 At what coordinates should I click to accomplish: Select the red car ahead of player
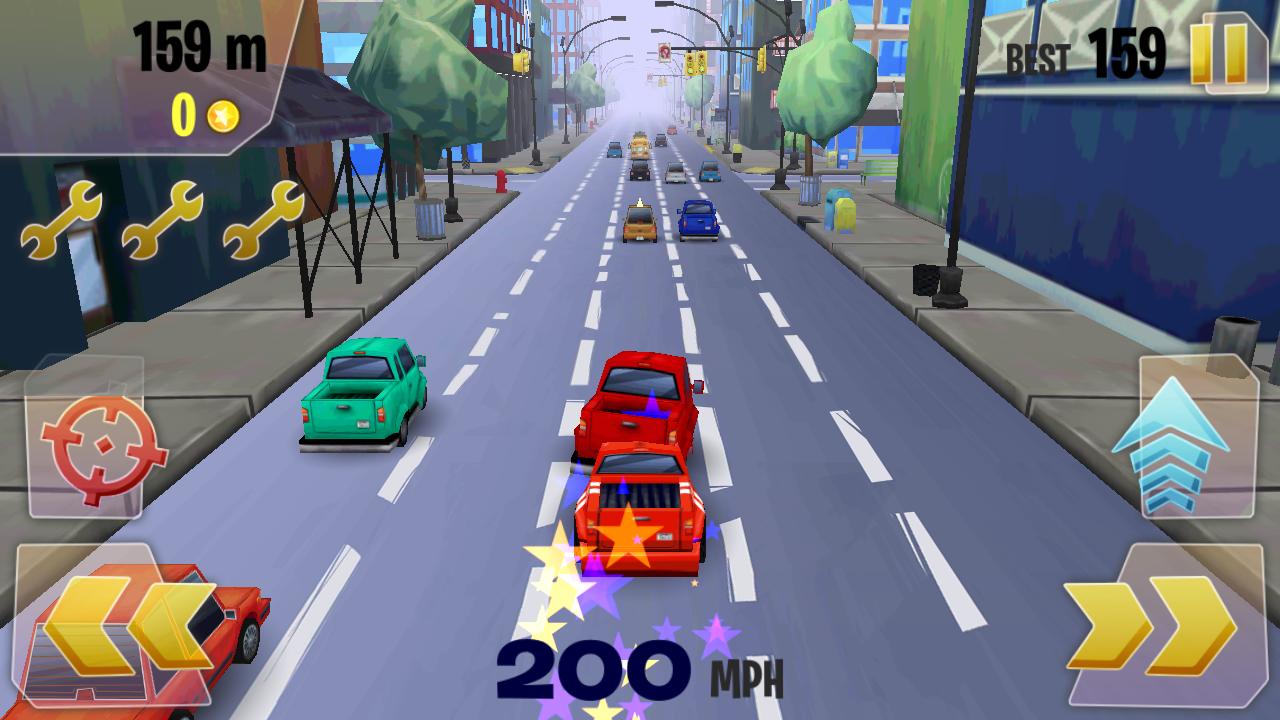click(x=638, y=400)
